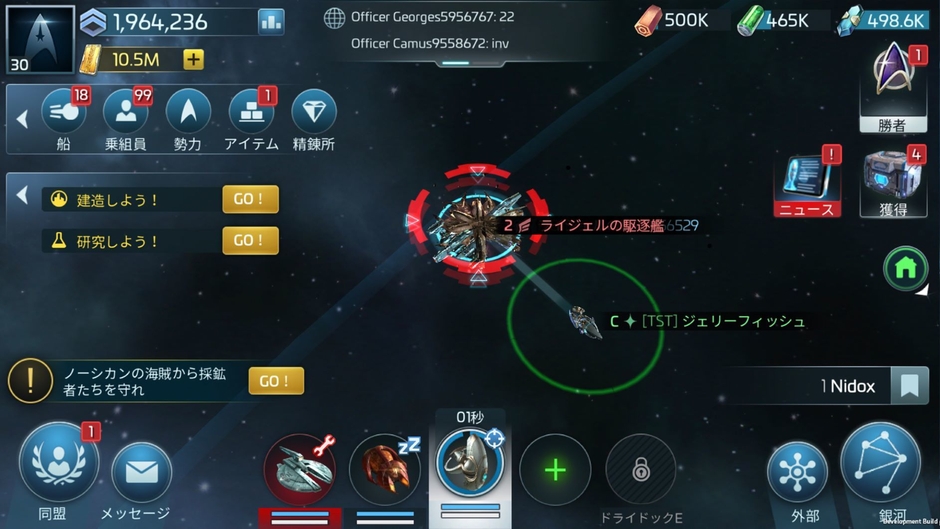Viewport: 940px width, 529px height.
Task: Open the 勢力 (Factions) menu
Action: [188, 113]
